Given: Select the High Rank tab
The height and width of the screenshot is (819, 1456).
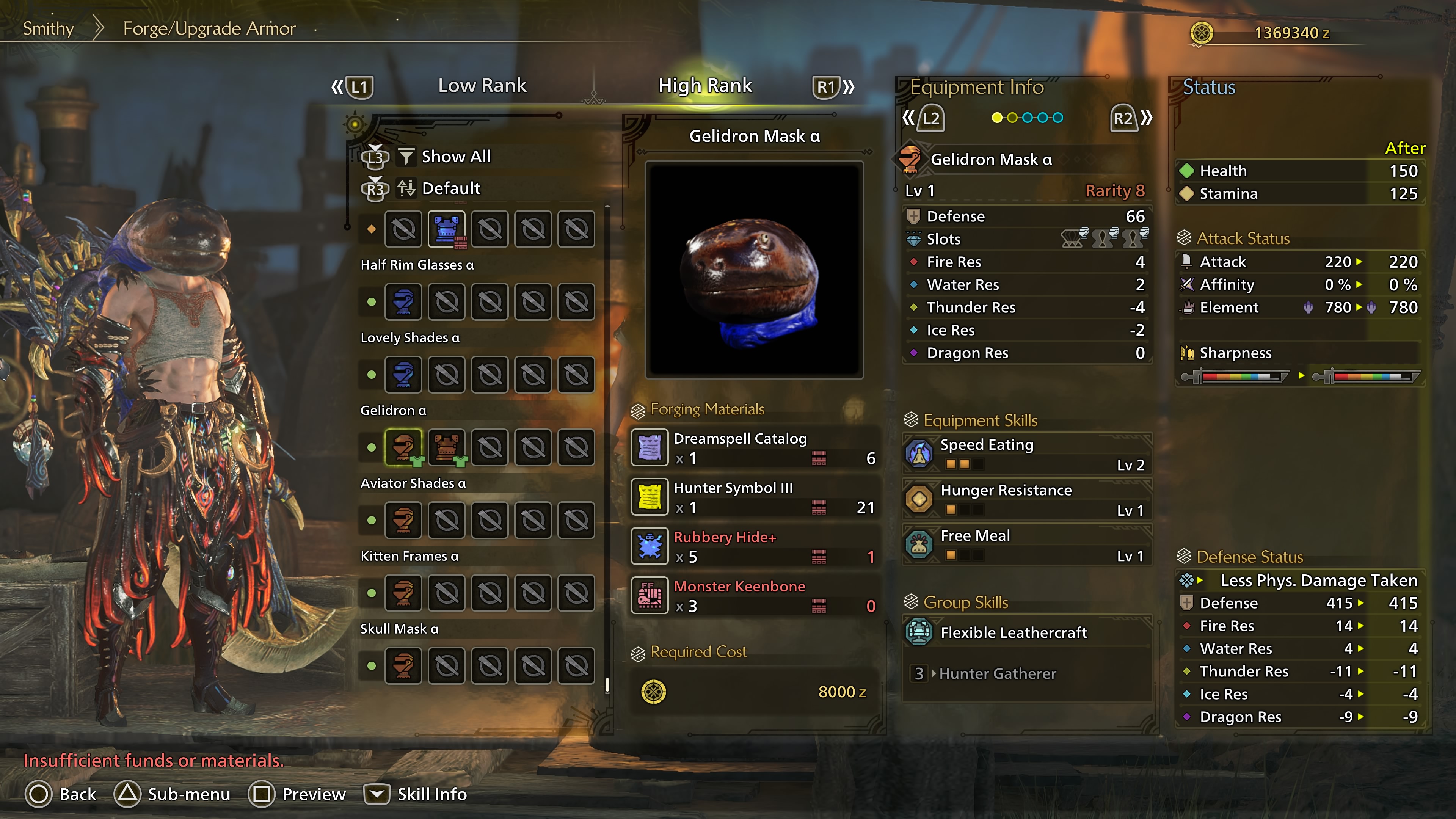Looking at the screenshot, I should tap(705, 85).
